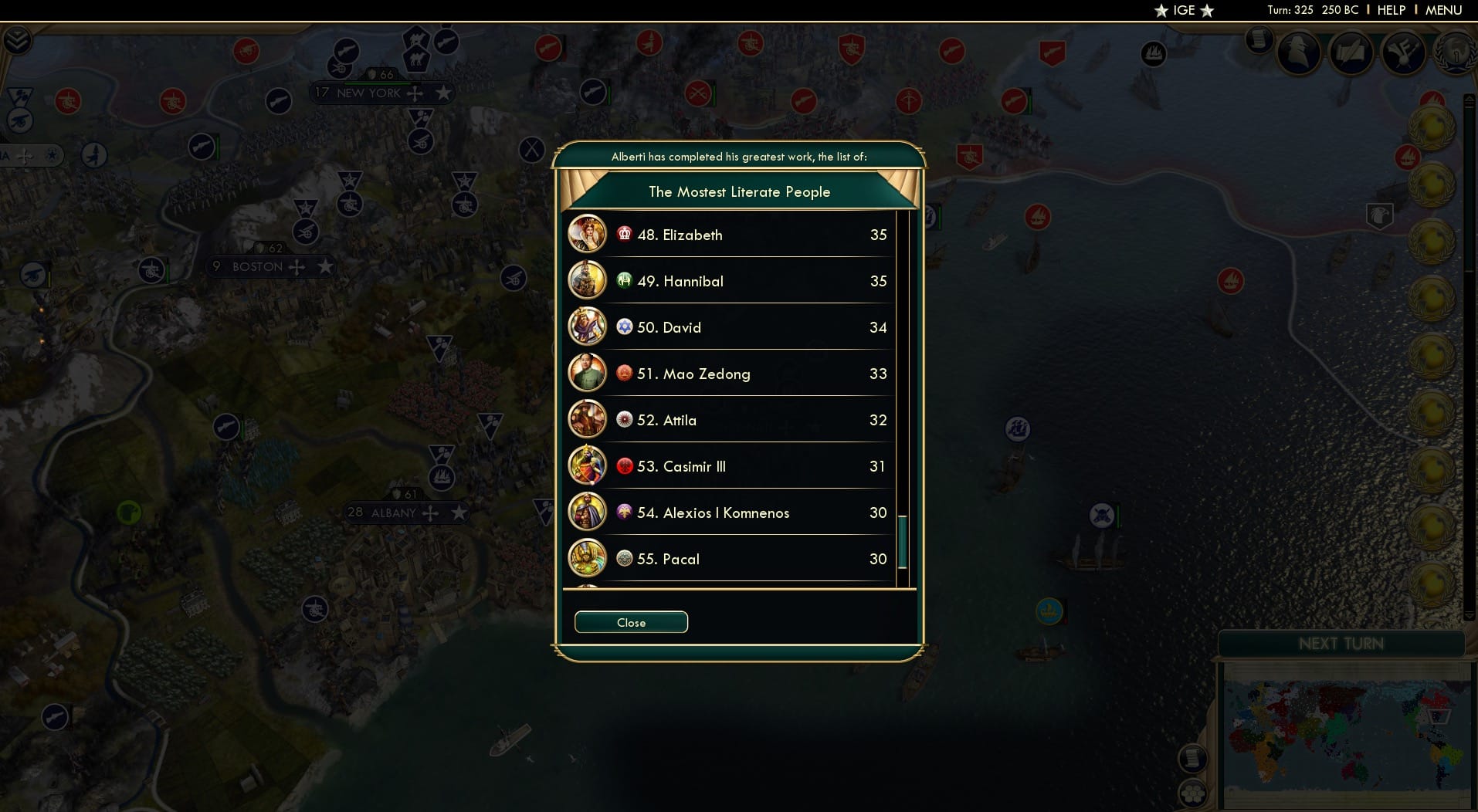Open the Ingame Editor via the IGE star
This screenshot has width=1478, height=812.
coord(1183,11)
